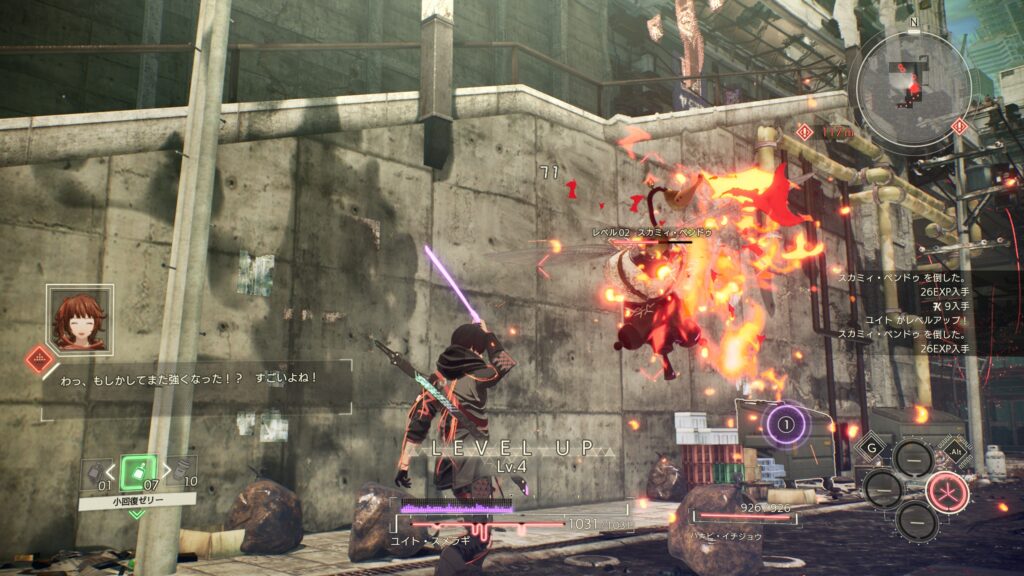1024x576 pixels.
Task: Click the speaking girl's dialogue portrait
Action: [80, 318]
